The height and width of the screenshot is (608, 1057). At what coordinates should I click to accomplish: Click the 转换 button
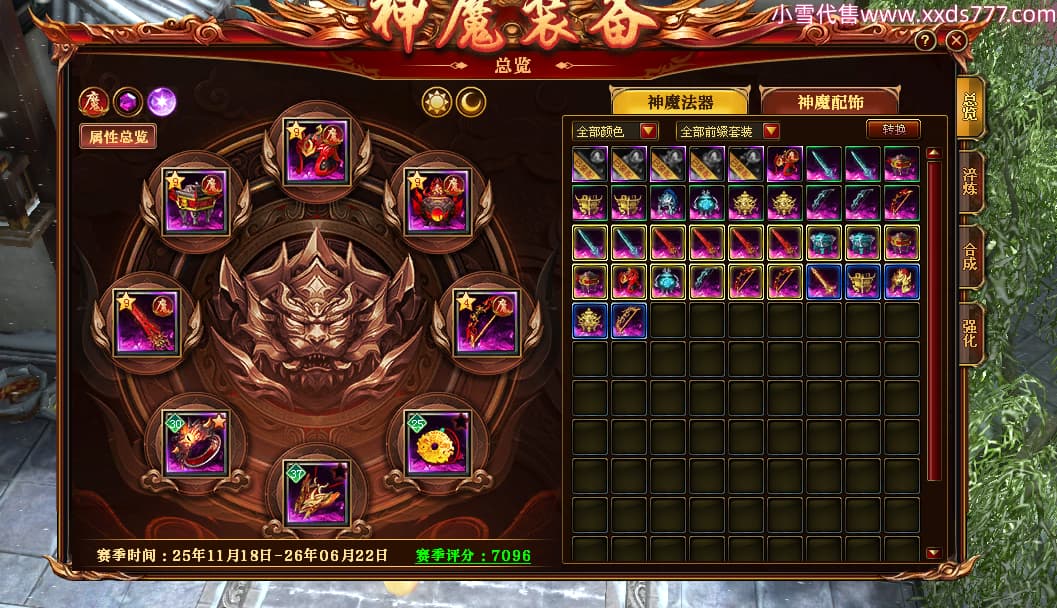[x=893, y=130]
